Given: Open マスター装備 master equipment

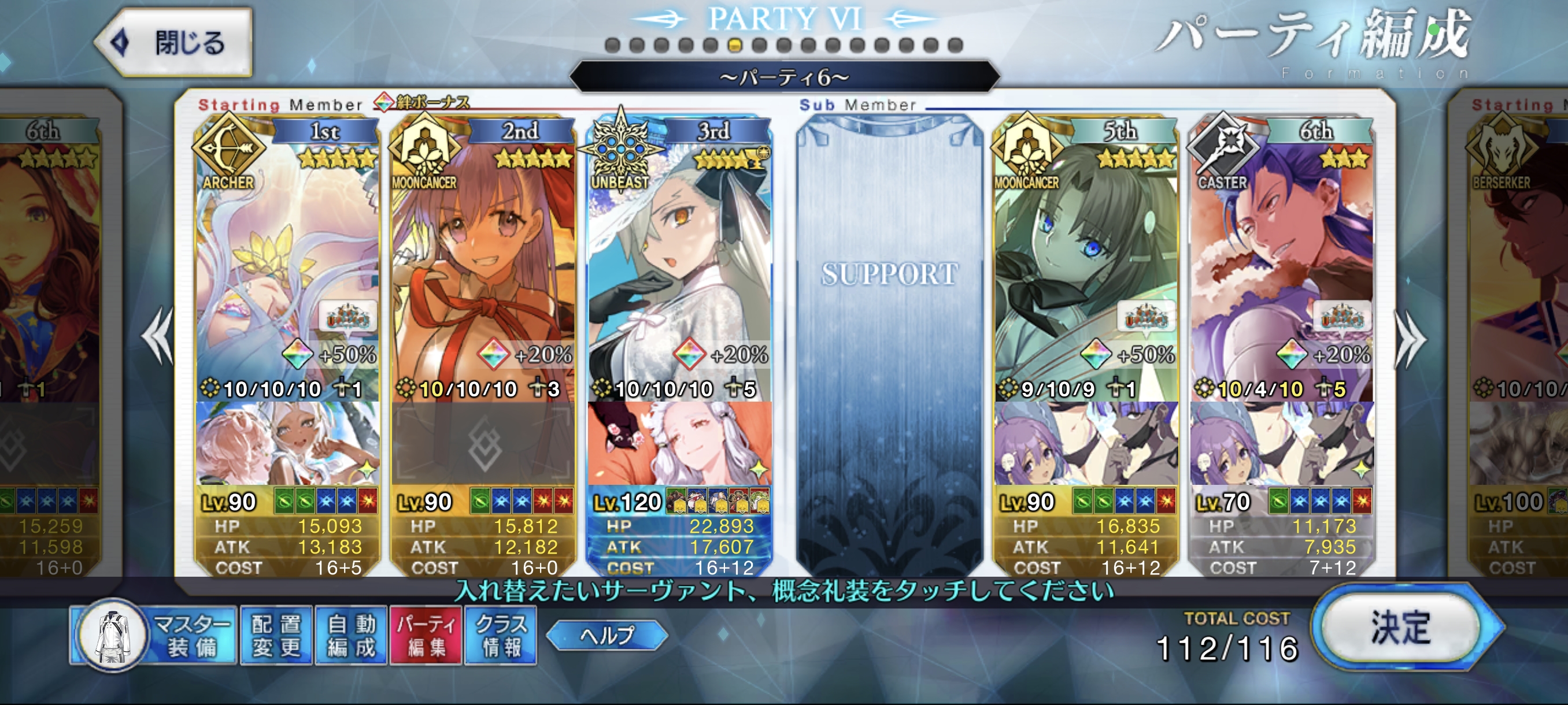Looking at the screenshot, I should tap(153, 635).
